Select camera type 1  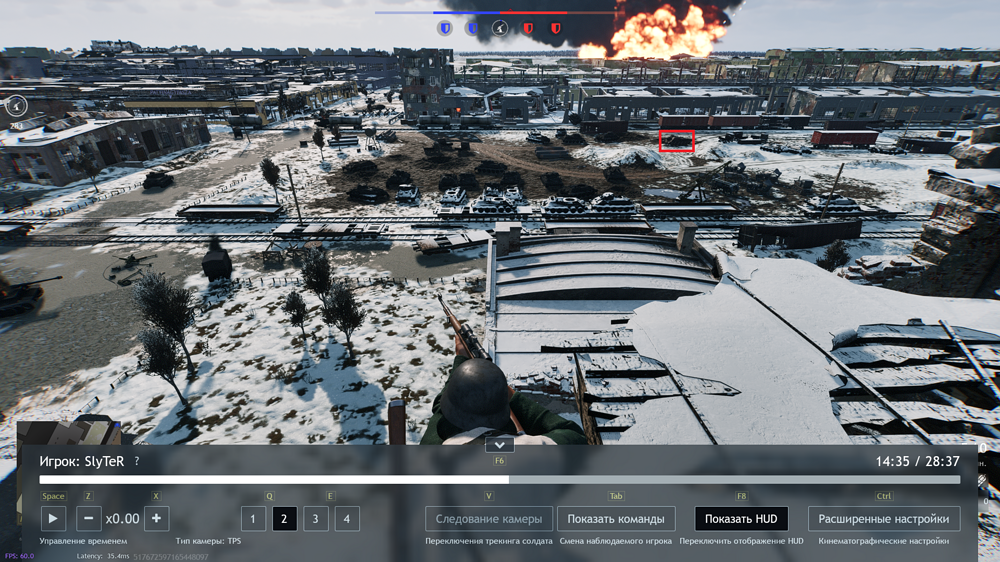(x=253, y=518)
